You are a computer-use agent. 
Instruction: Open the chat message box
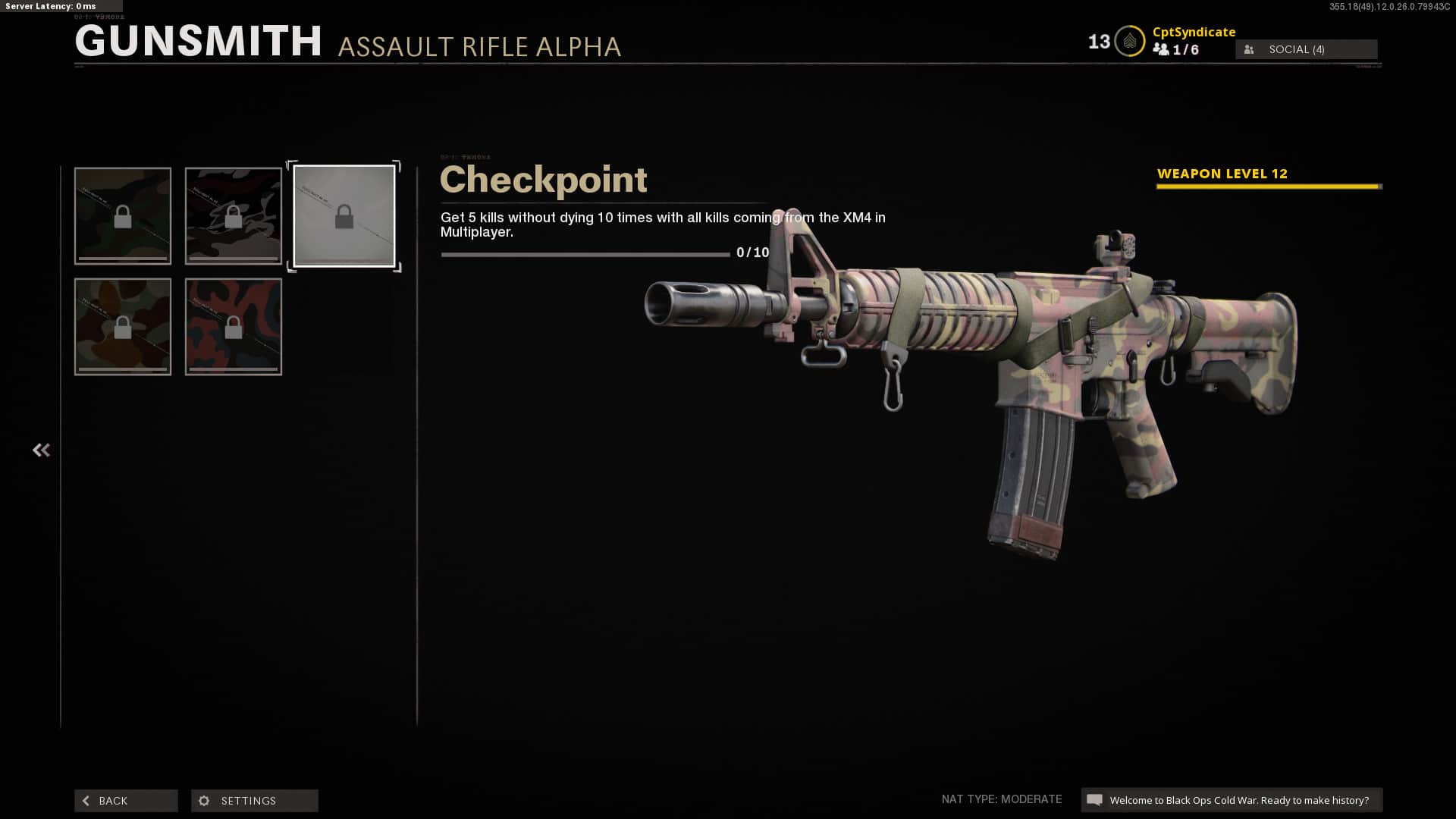coord(1231,800)
